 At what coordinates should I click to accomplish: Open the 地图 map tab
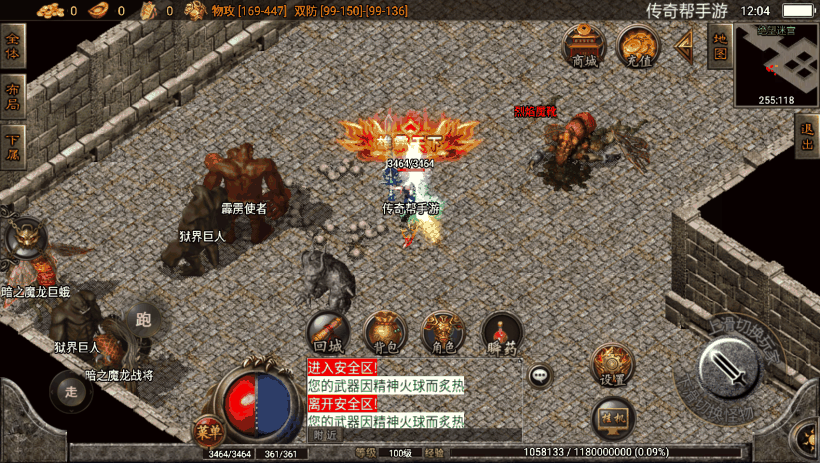(x=718, y=45)
